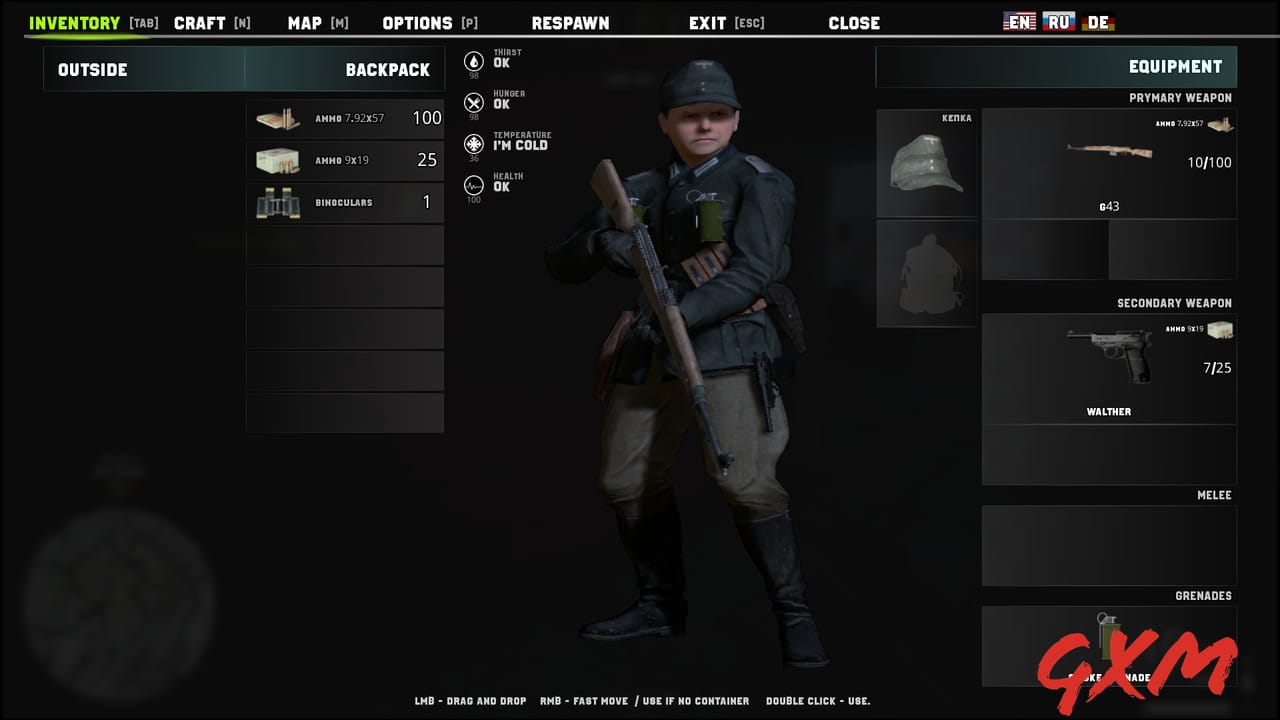Select the binoculars in the backpack
Image resolution: width=1280 pixels, height=720 pixels.
click(x=345, y=202)
